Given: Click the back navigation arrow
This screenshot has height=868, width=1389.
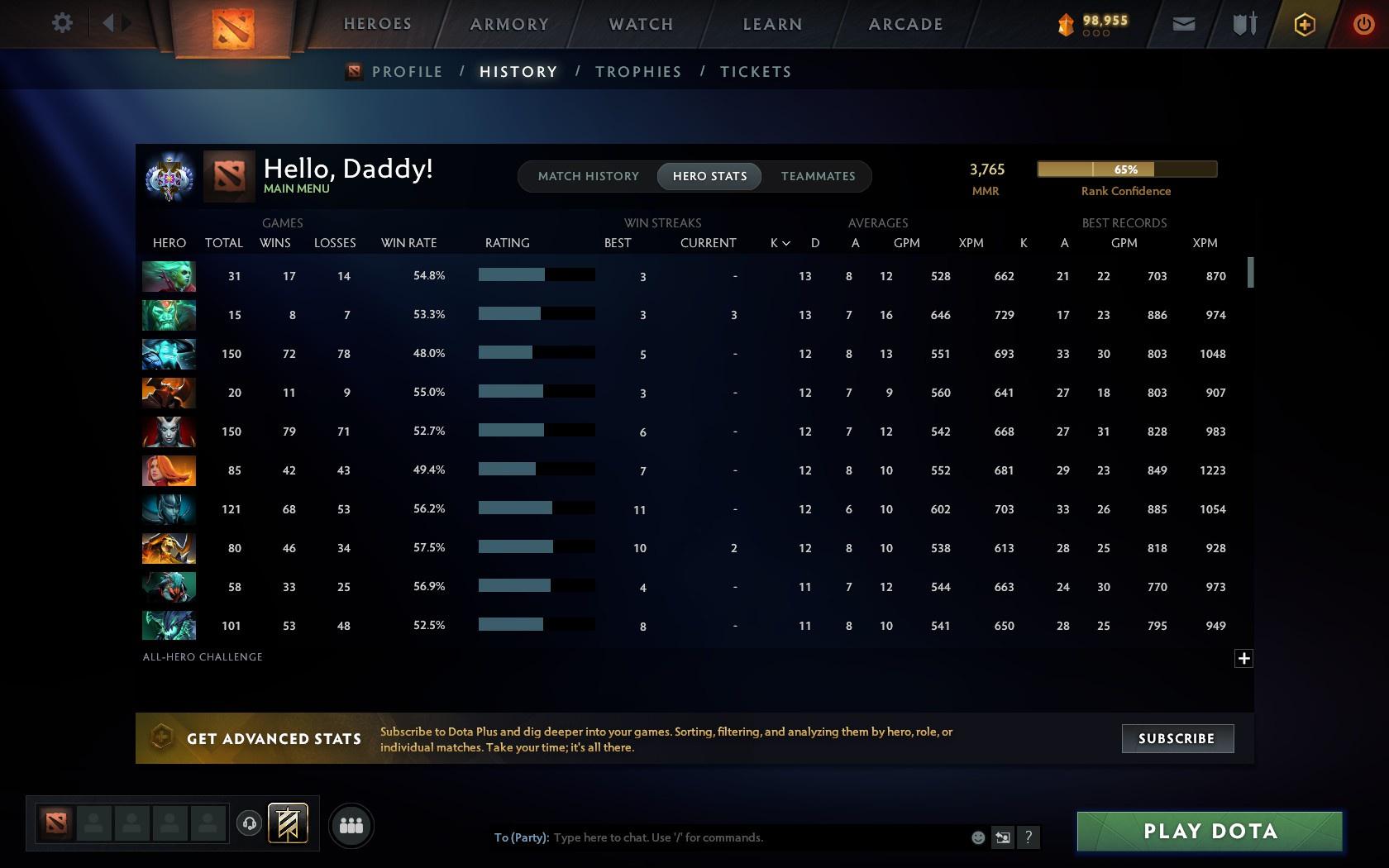Looking at the screenshot, I should (108, 23).
